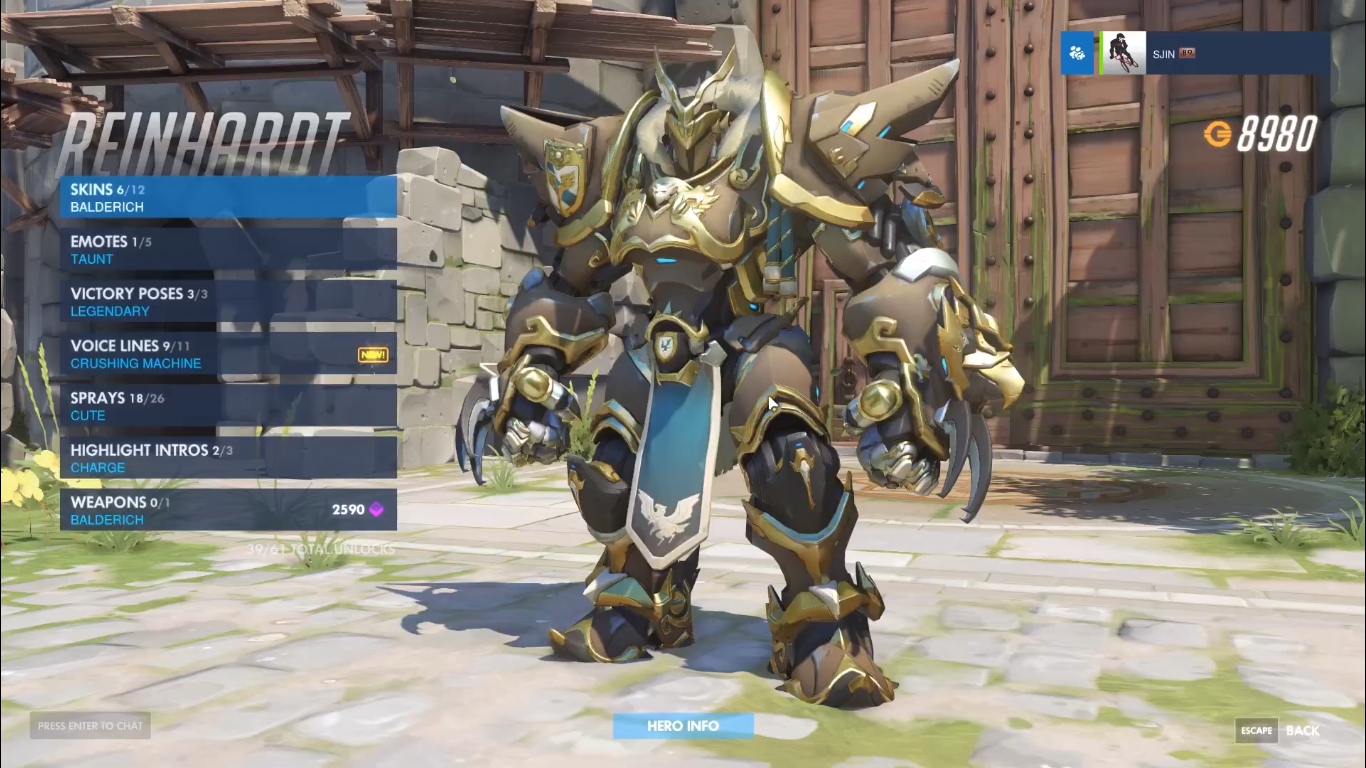Click the ESCAPE key indicator at bottom right
This screenshot has width=1366, height=768.
coord(1255,730)
